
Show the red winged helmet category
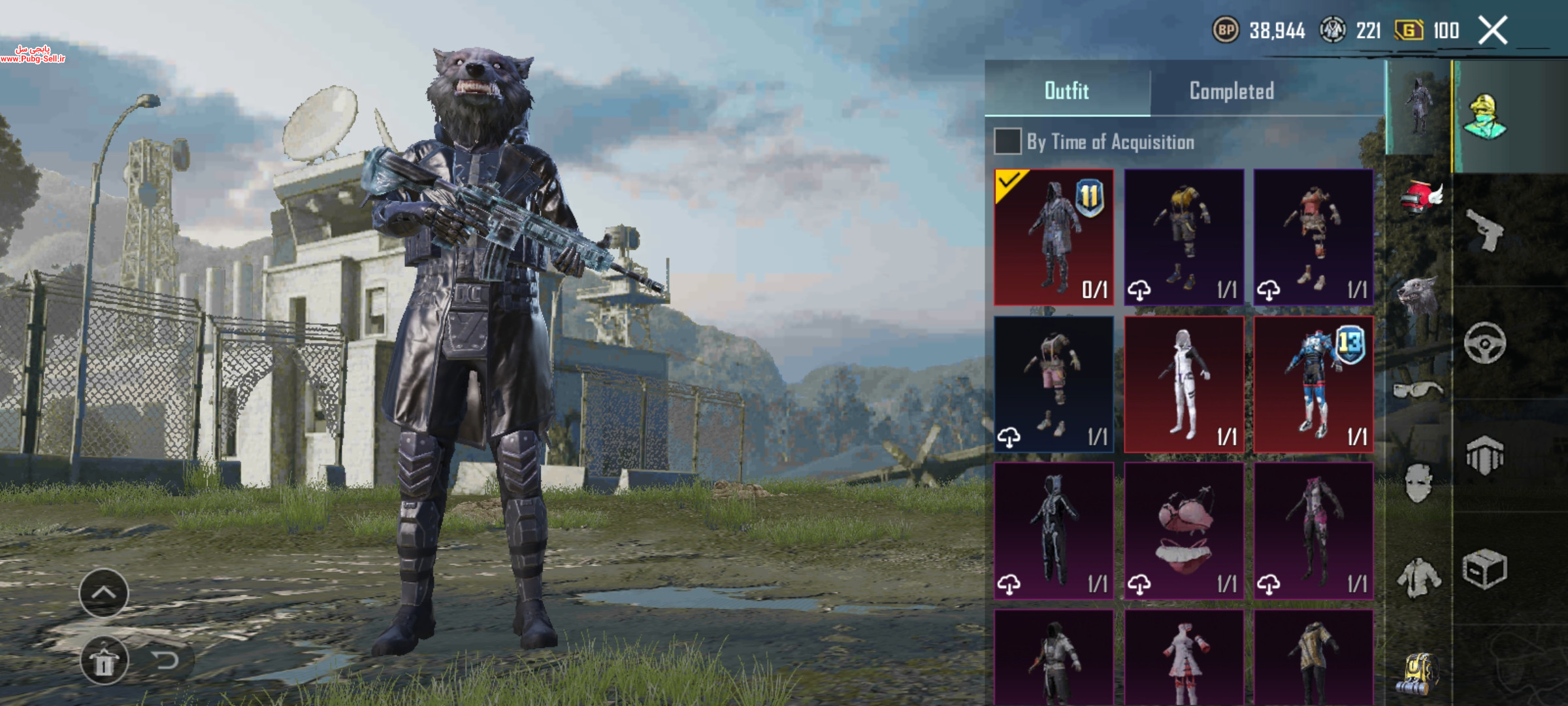pos(1419,197)
